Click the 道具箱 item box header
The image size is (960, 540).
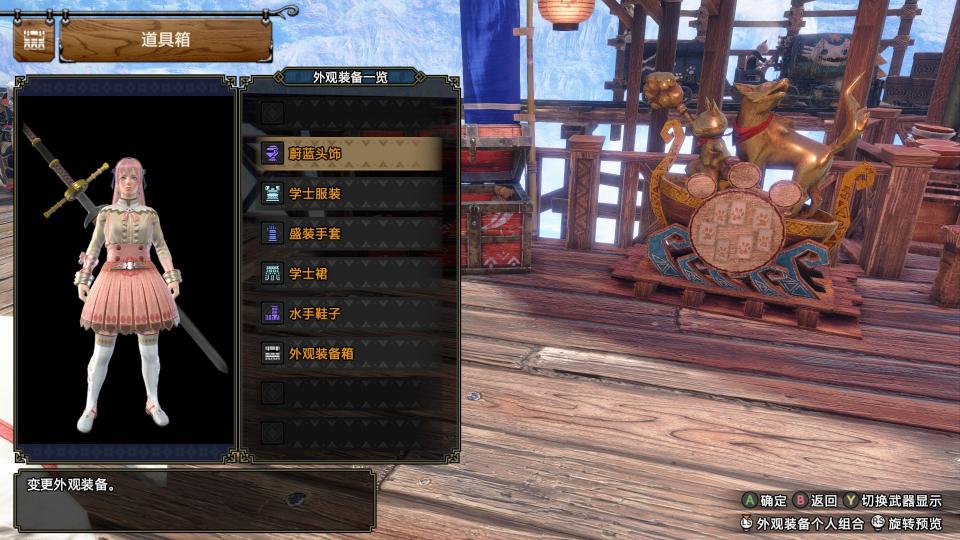point(166,40)
